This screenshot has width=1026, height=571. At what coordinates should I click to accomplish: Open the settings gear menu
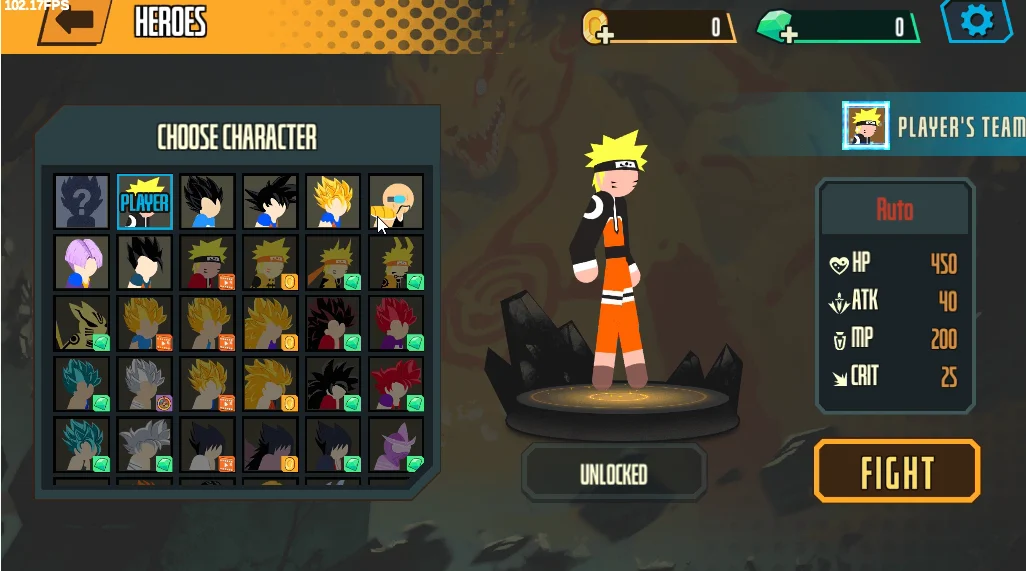[x=976, y=20]
